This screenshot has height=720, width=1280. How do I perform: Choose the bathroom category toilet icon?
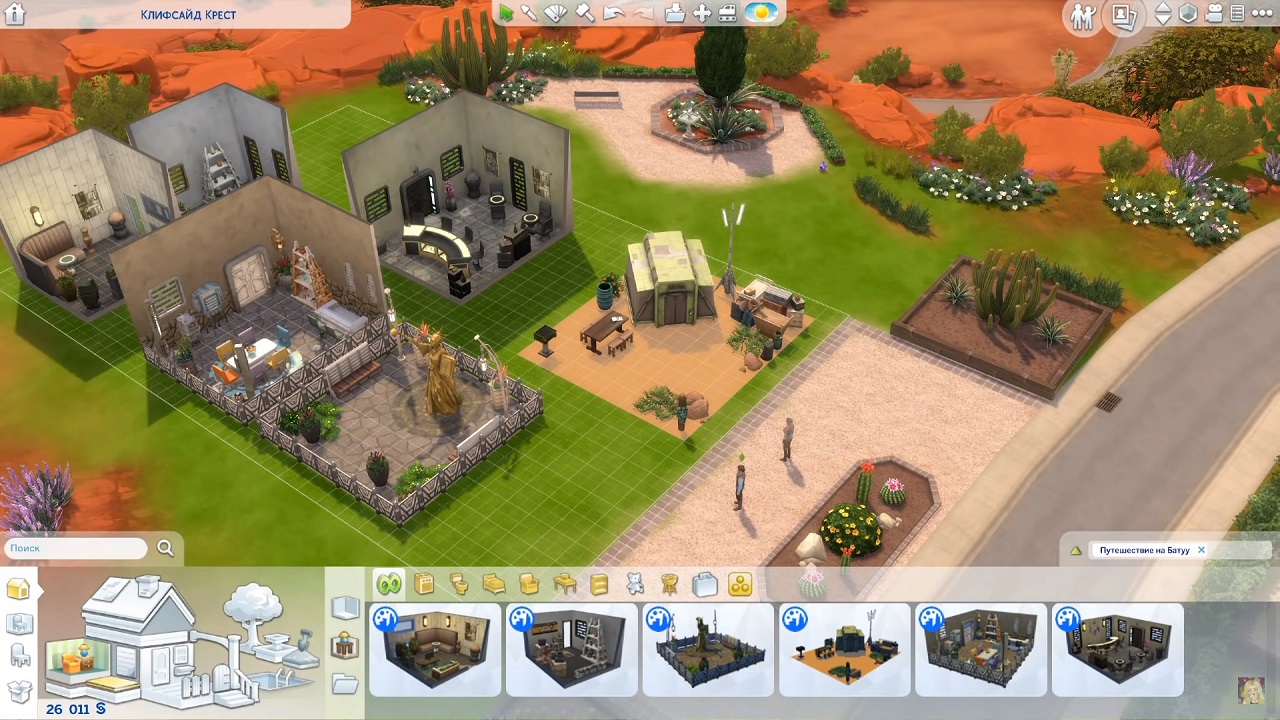(x=459, y=584)
